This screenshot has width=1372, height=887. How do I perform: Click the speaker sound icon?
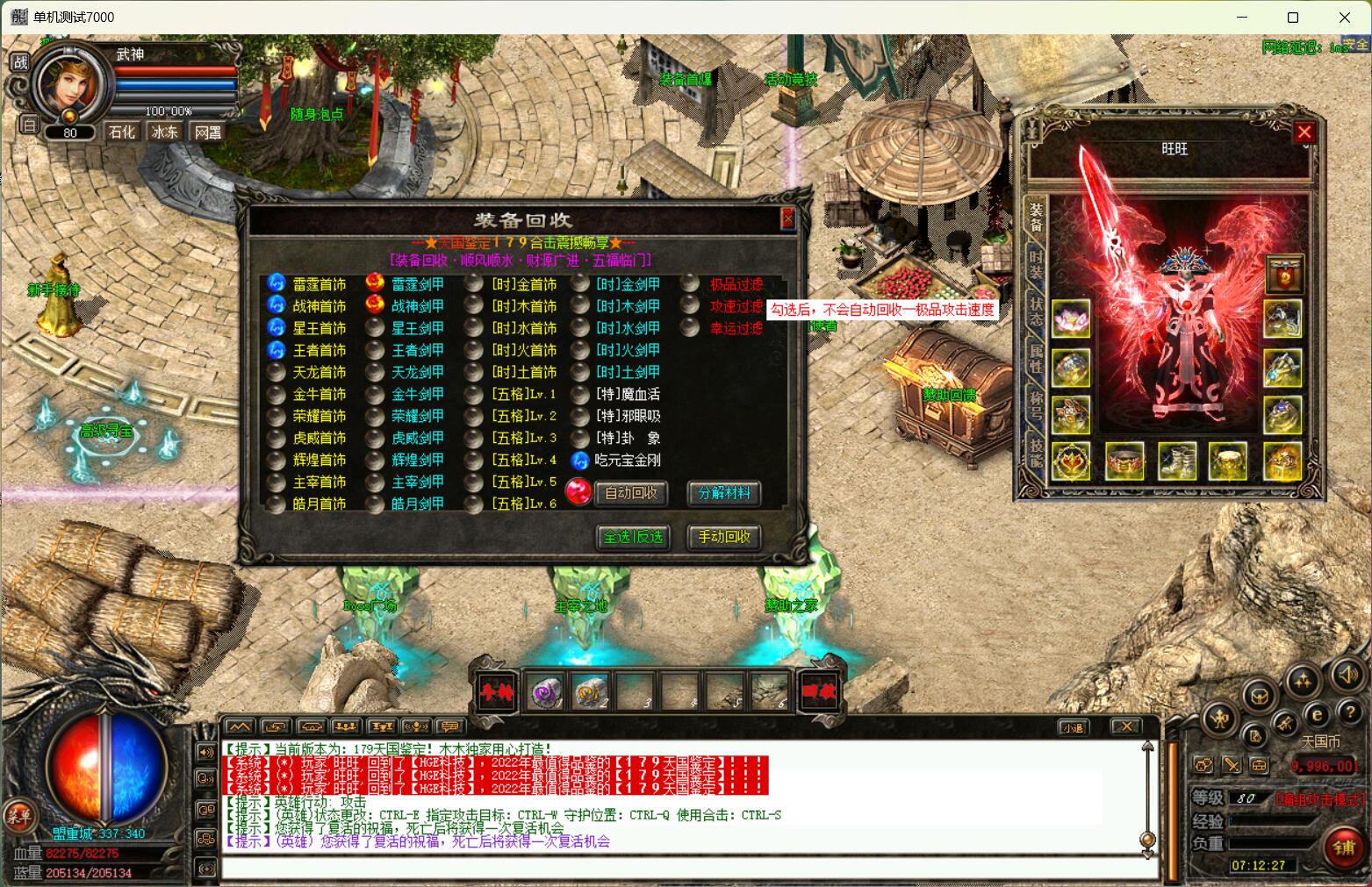[x=1346, y=676]
